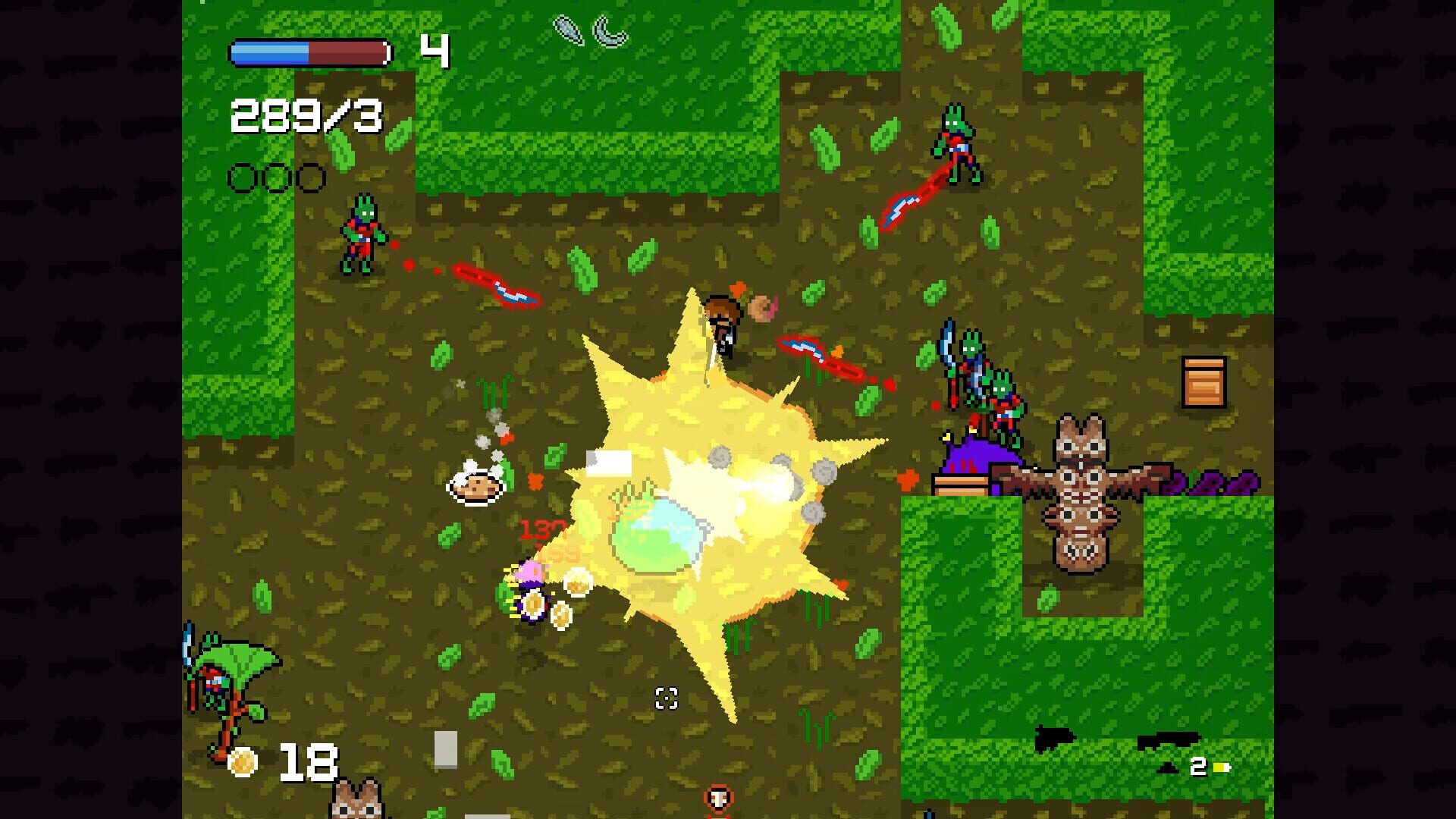The height and width of the screenshot is (819, 1456).
Task: Click the red enemy indicator at the bottom
Action: click(x=717, y=798)
